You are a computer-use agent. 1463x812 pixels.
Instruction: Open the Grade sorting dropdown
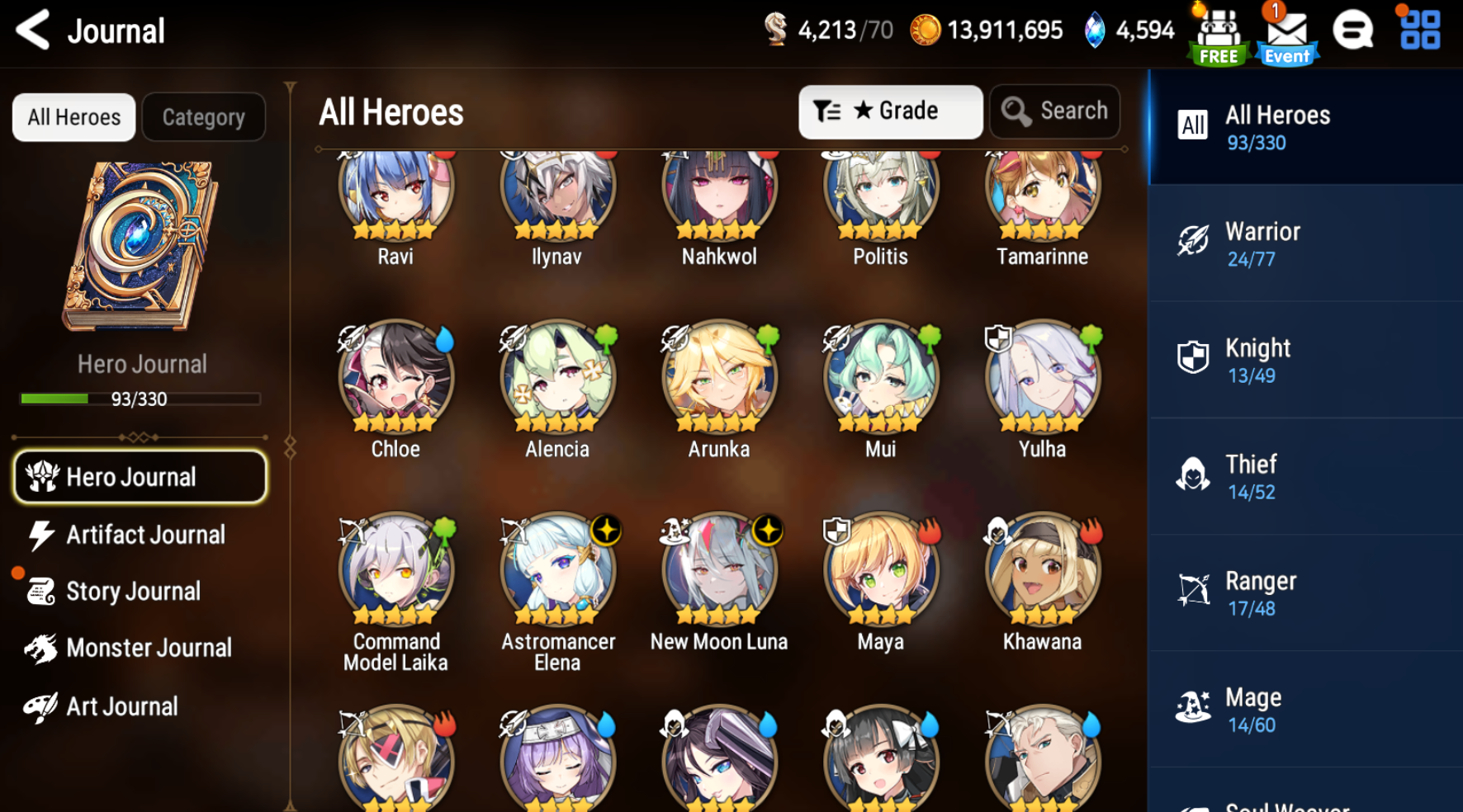point(890,111)
